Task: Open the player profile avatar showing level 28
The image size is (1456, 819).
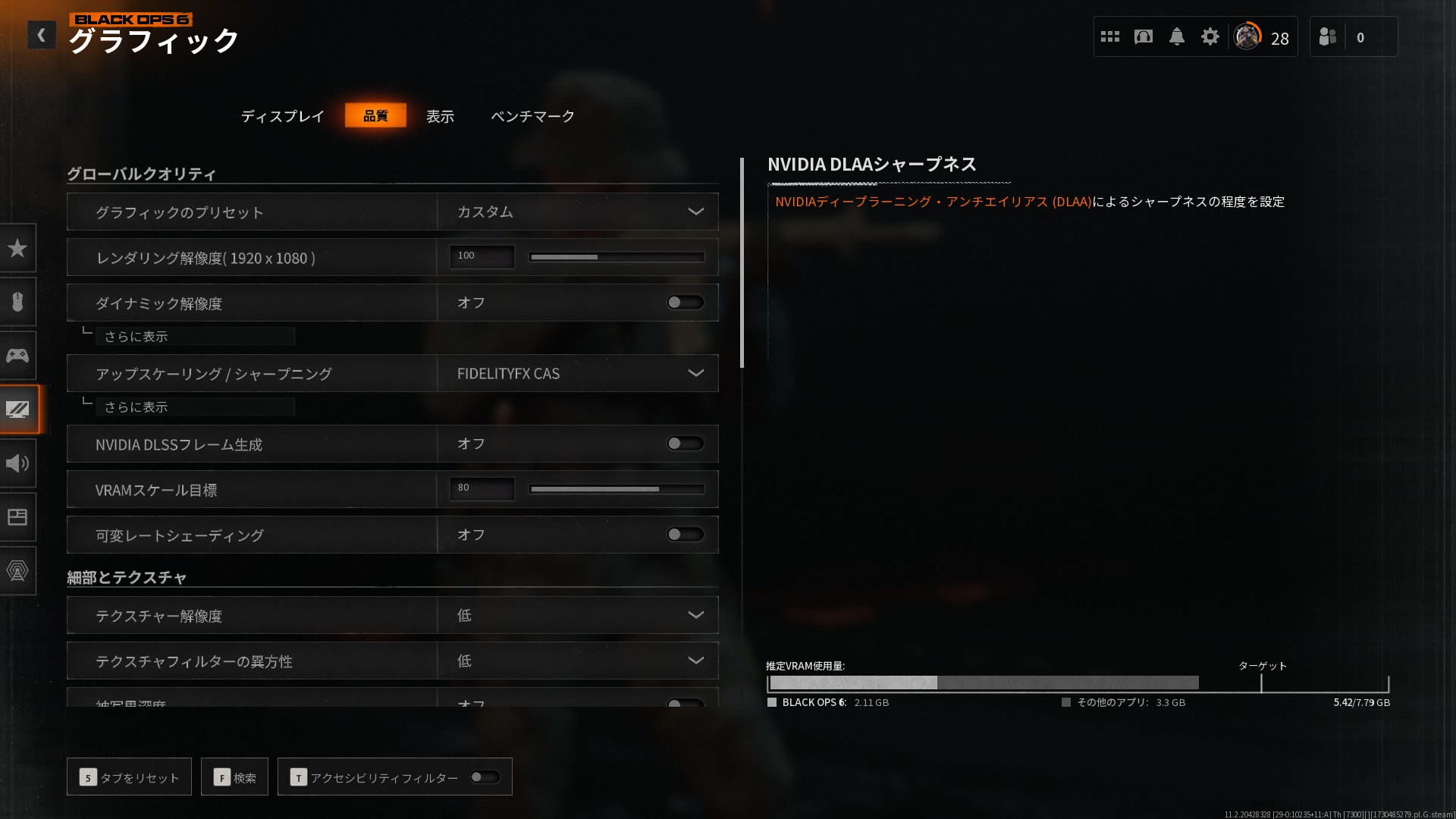Action: coord(1247,36)
